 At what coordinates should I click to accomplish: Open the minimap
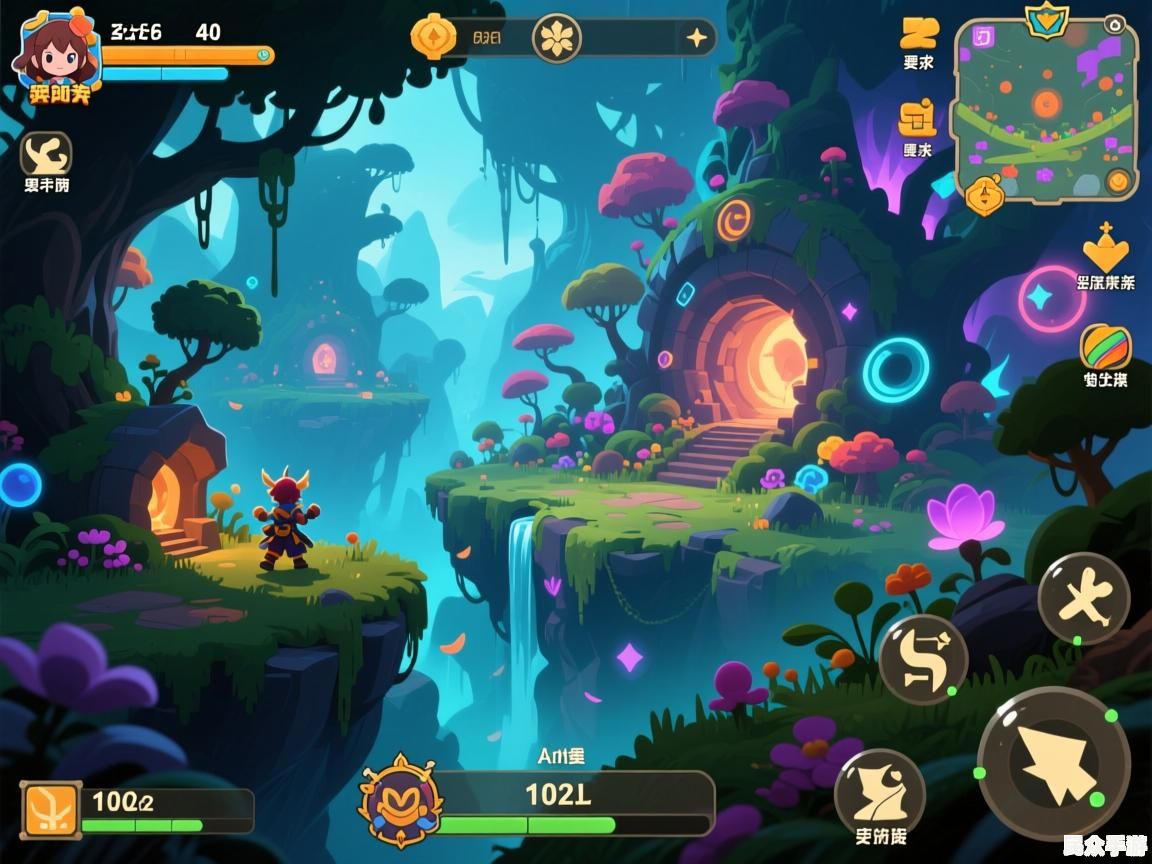(x=1046, y=110)
